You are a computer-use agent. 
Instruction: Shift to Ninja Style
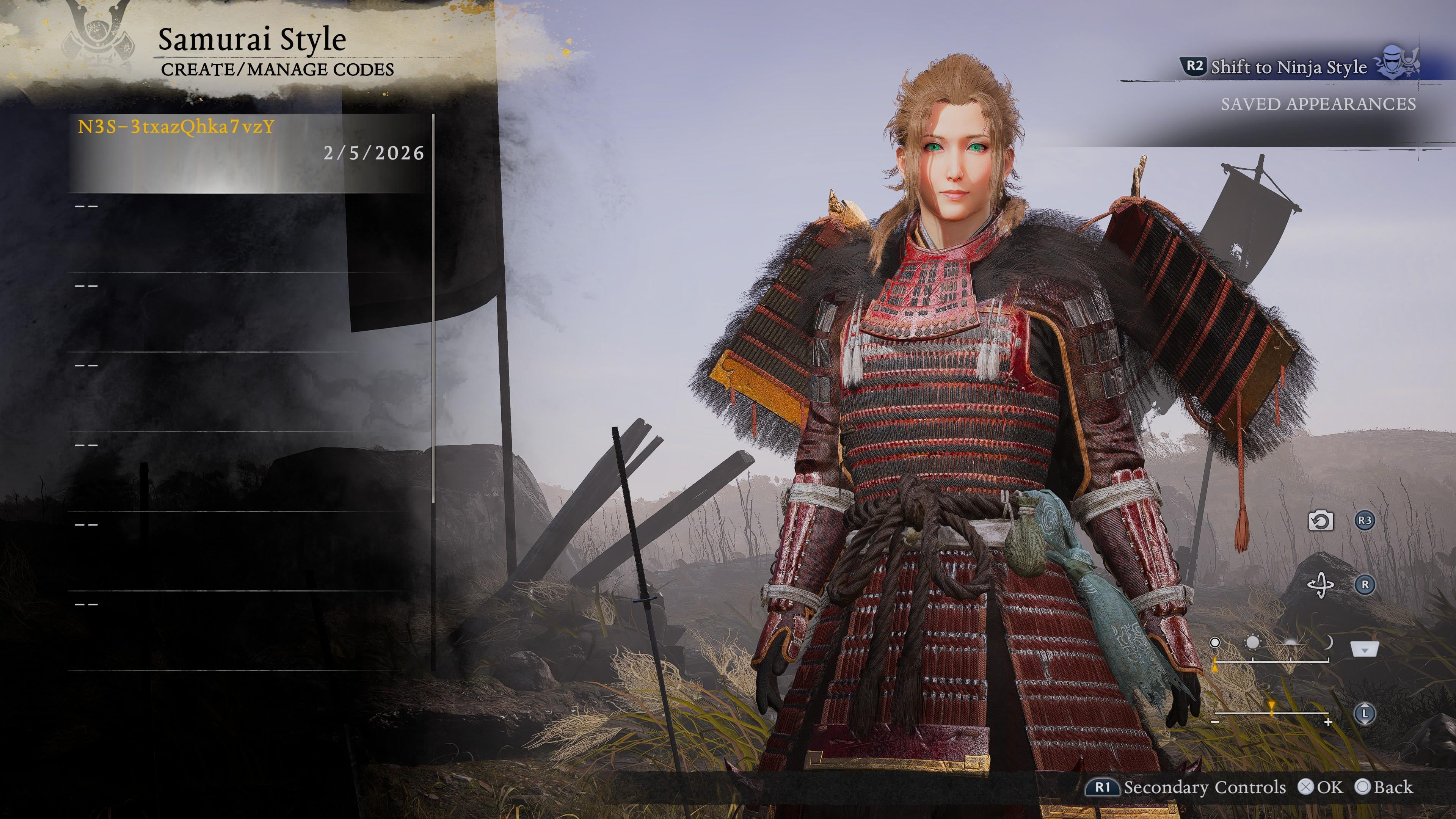[x=1289, y=67]
